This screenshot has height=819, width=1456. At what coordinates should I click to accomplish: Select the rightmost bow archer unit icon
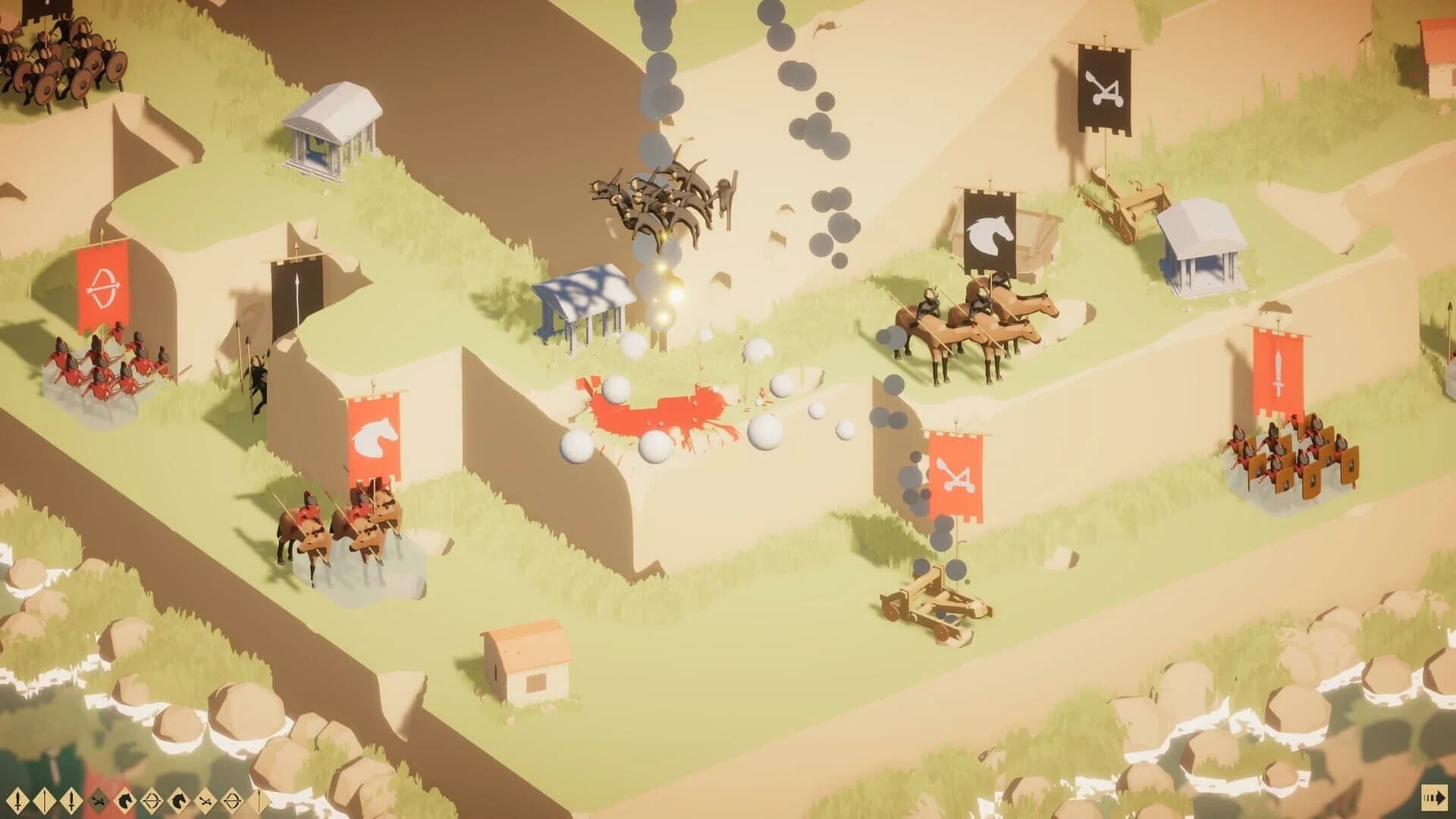(x=232, y=800)
